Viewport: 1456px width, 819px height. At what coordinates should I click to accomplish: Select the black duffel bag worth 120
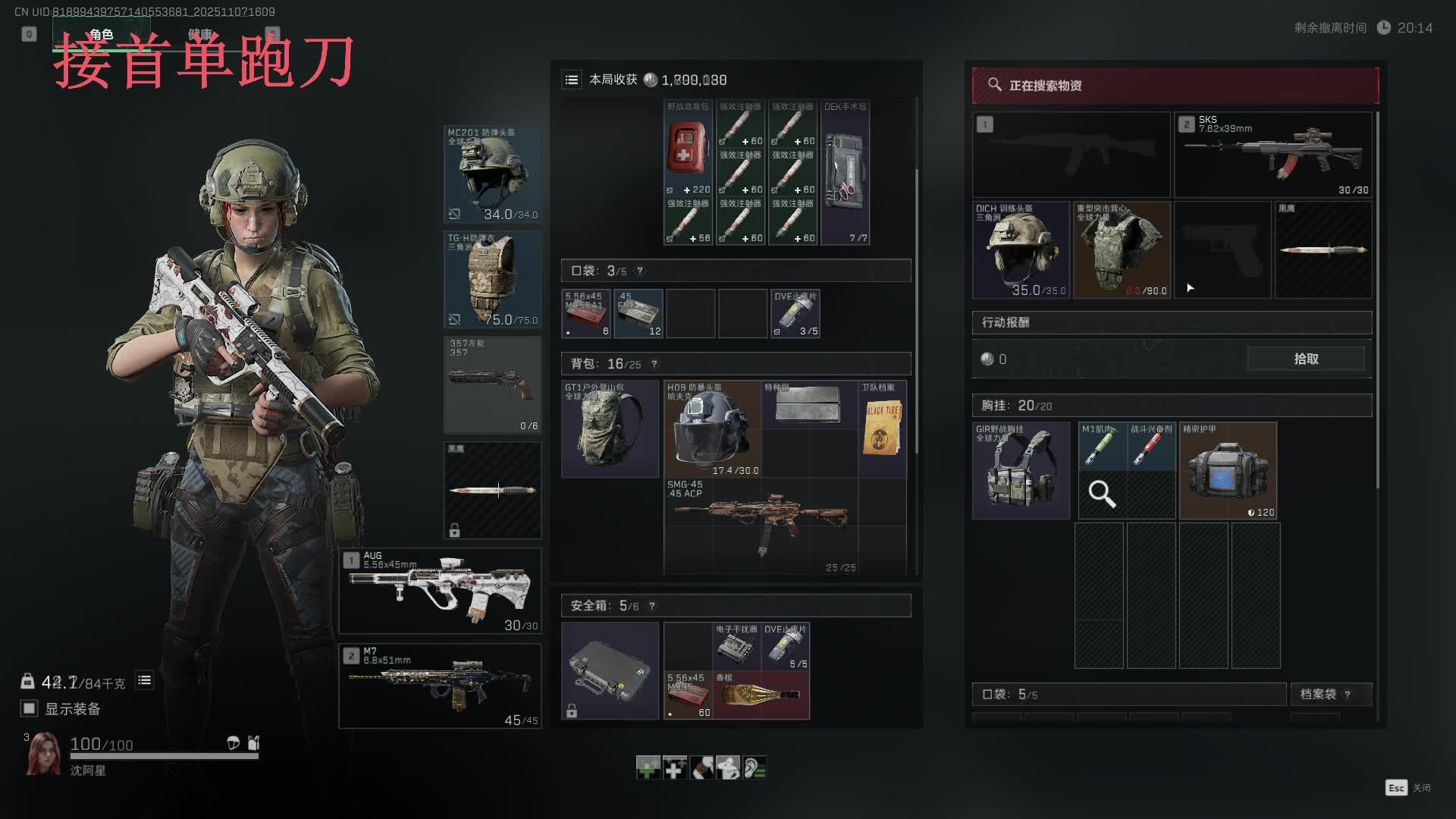pos(1228,471)
